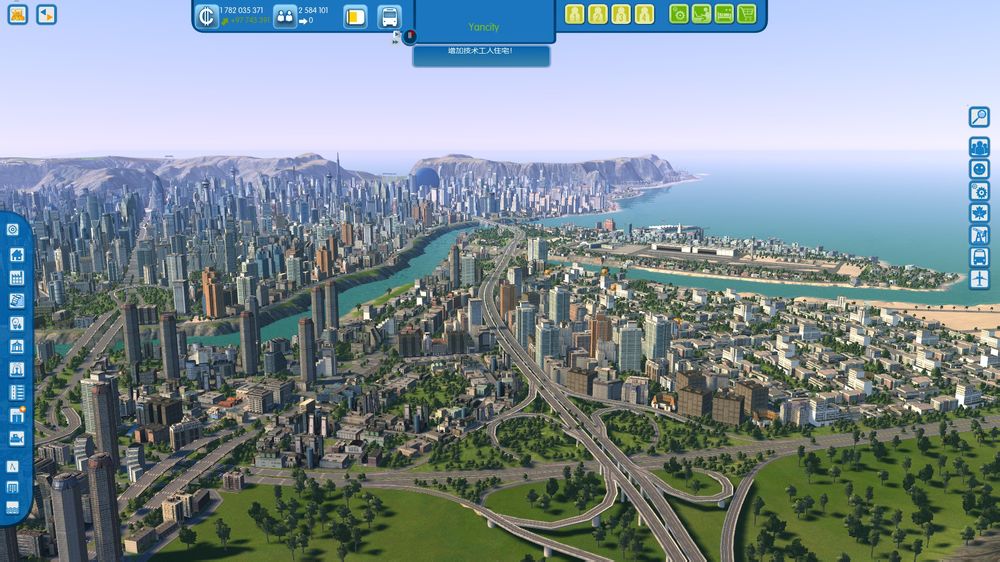Toggle the gear industry overlay filter
This screenshot has height=562, width=1000.
tap(979, 191)
